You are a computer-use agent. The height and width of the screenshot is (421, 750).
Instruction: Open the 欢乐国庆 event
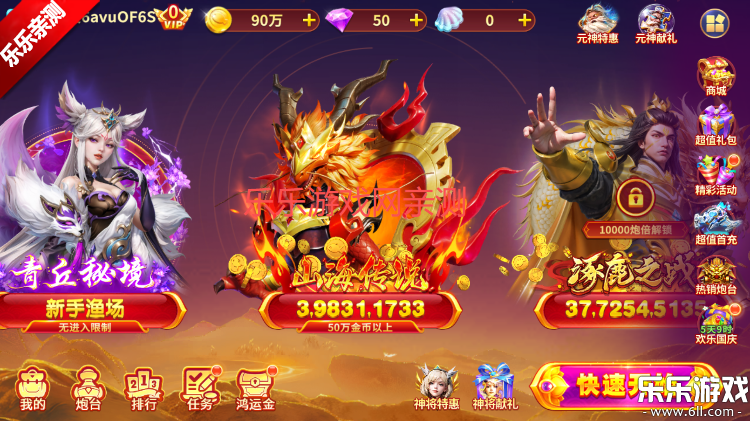coord(715,324)
